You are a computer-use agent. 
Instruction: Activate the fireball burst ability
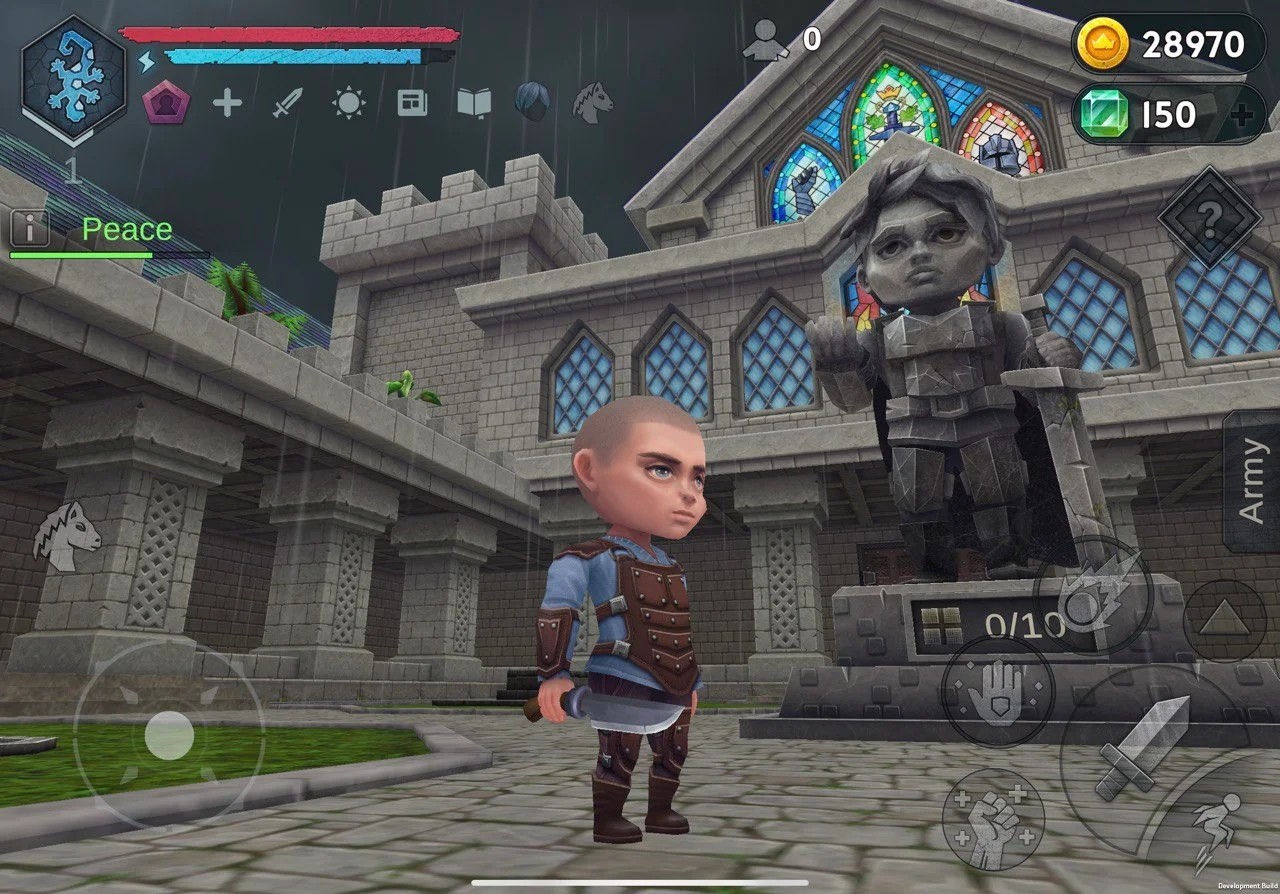coord(1093,596)
